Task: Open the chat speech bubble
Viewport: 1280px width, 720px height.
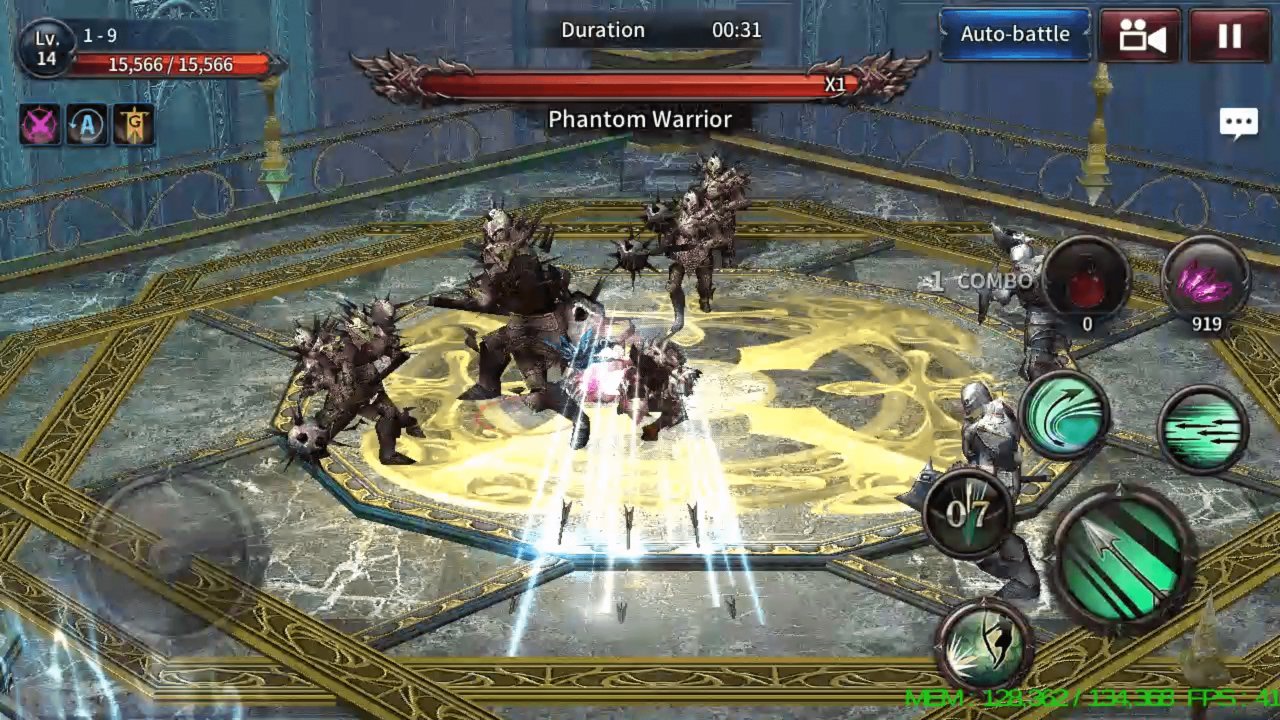Action: [x=1238, y=123]
